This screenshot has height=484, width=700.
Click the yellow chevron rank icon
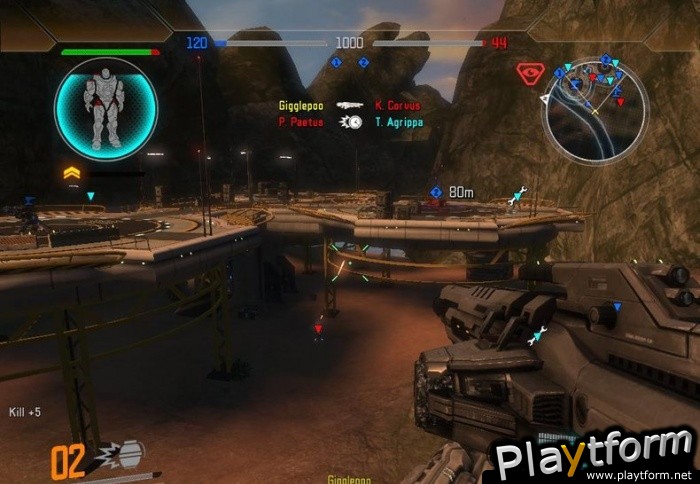click(x=72, y=173)
